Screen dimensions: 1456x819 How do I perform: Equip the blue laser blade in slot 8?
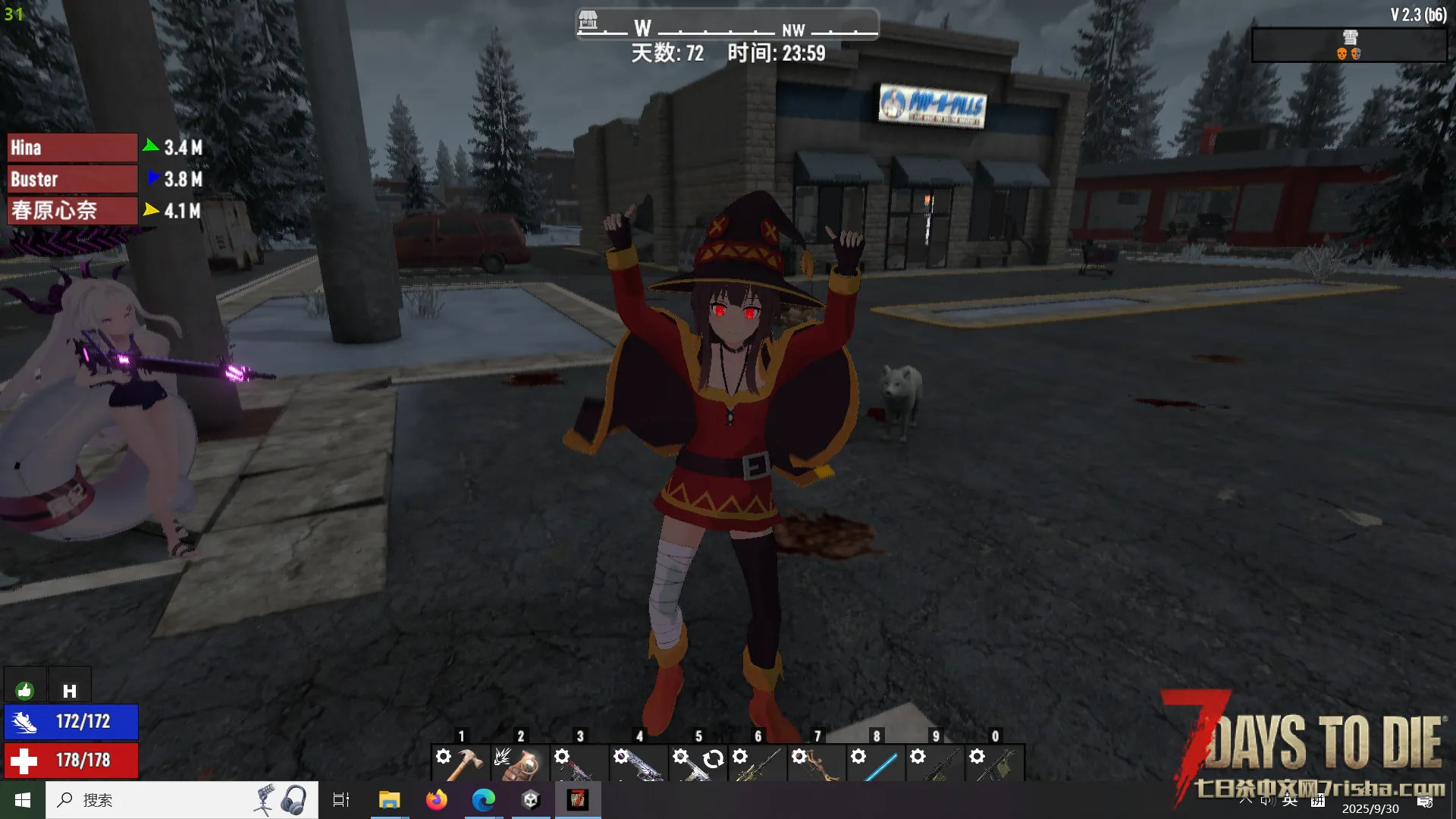[x=876, y=762]
